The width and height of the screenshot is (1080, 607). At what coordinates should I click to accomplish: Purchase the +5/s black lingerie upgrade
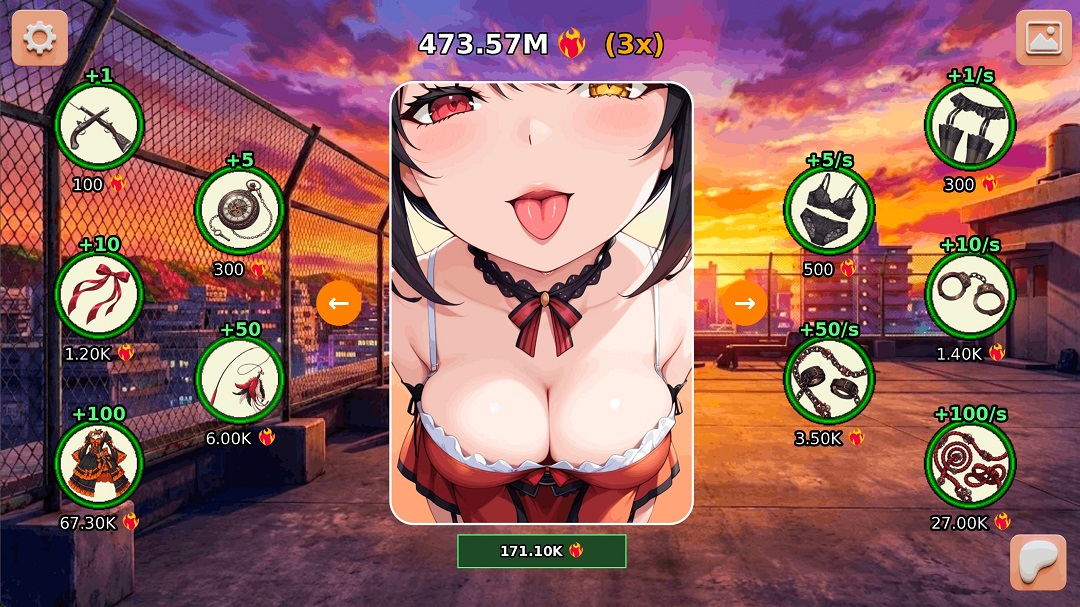(829, 211)
